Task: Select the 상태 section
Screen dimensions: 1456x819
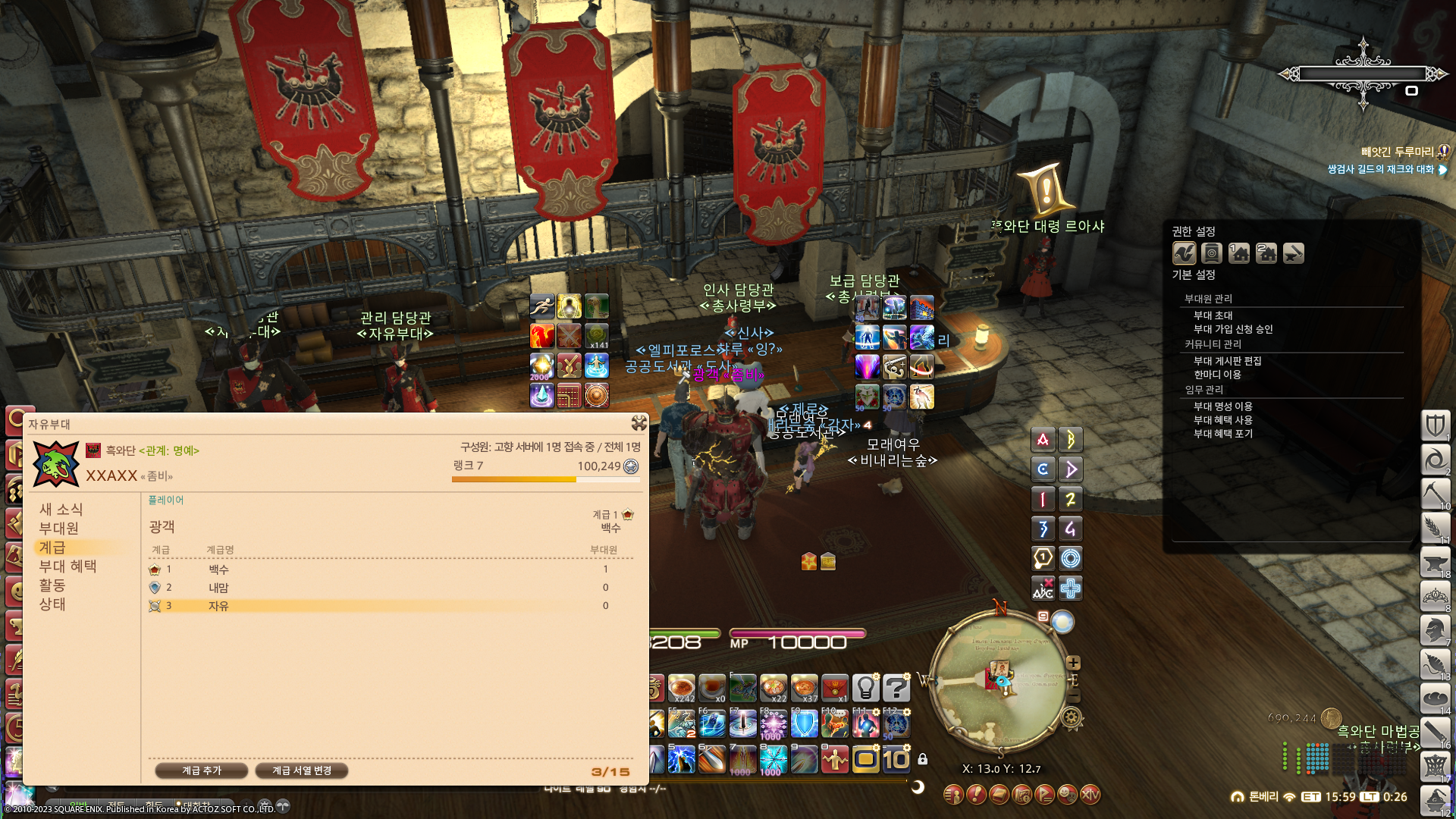Action: [x=52, y=604]
